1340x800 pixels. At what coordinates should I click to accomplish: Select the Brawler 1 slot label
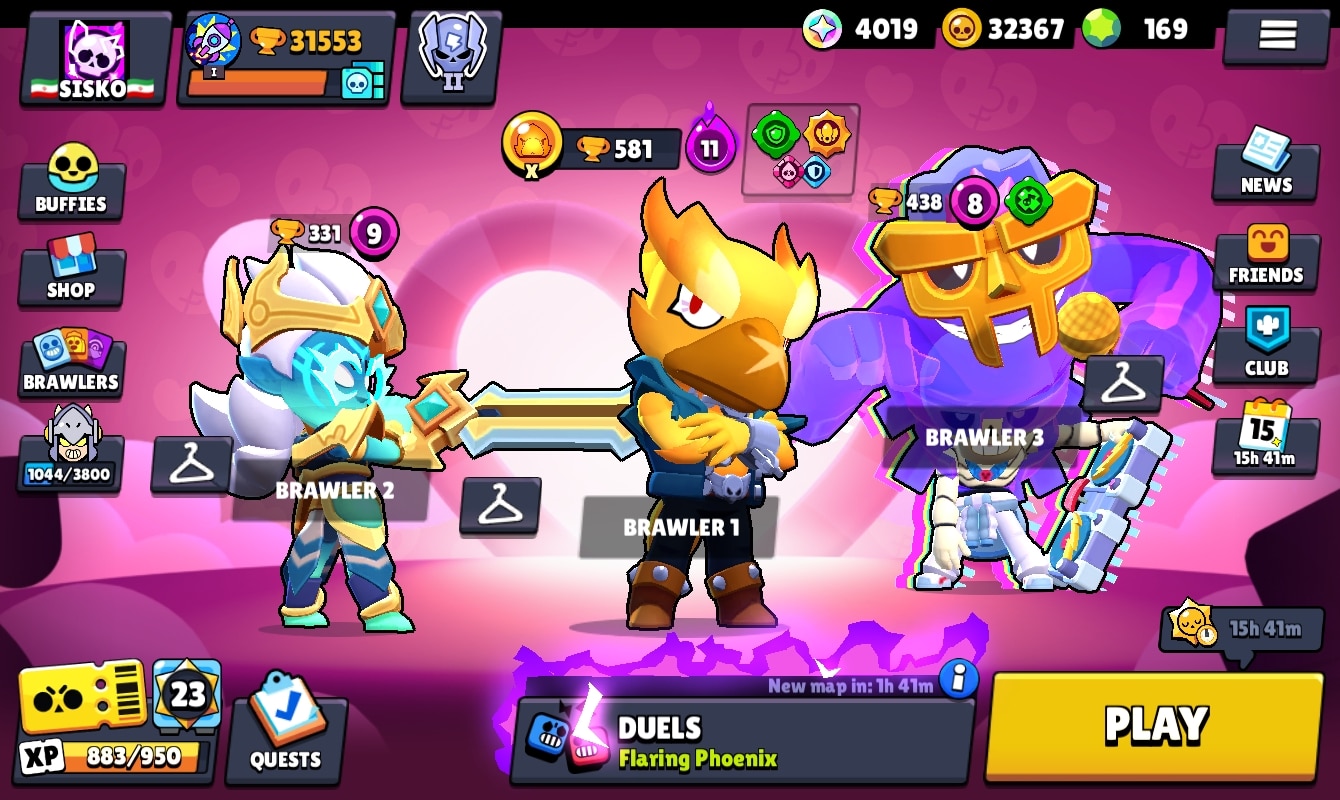tap(680, 527)
